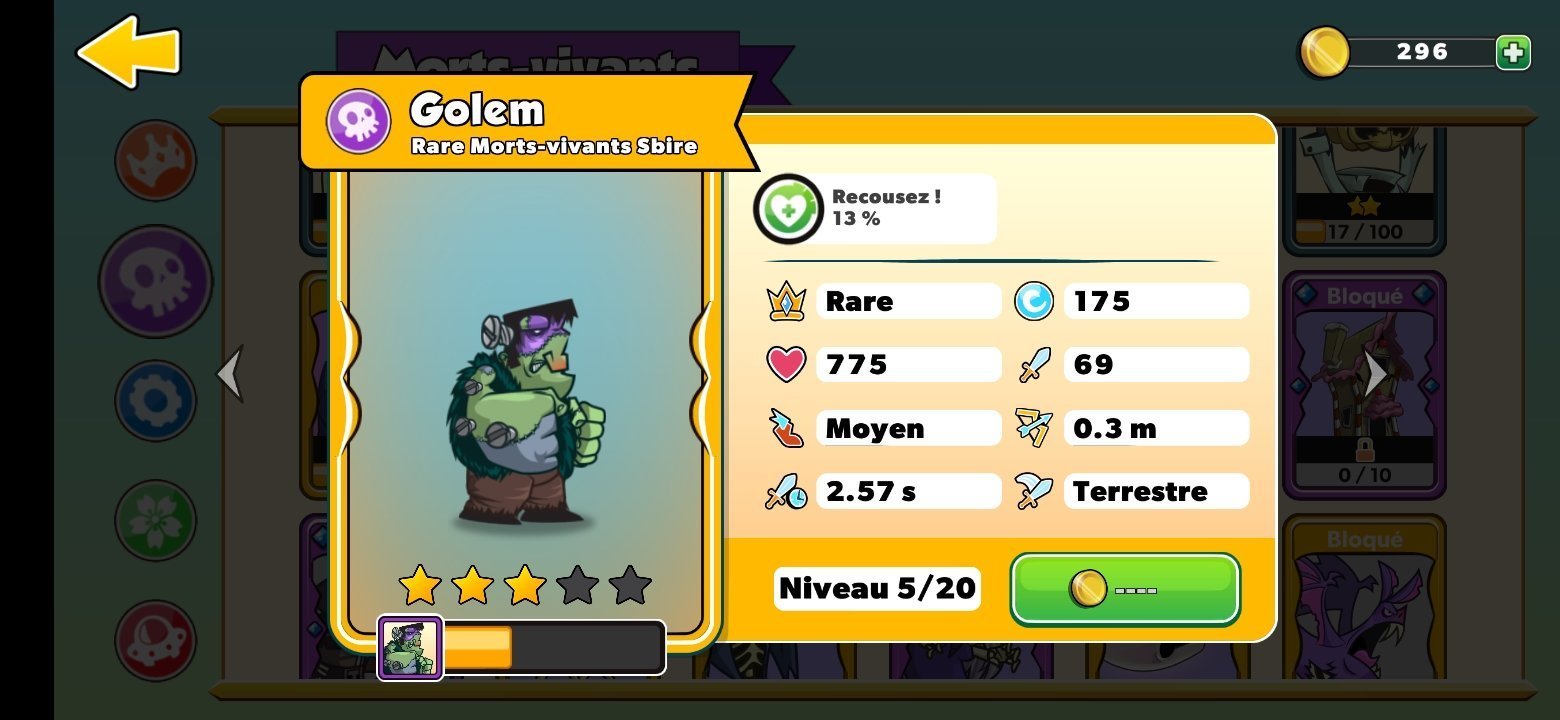
Task: Select the locked card showing 0 / 10
Action: [x=1365, y=385]
